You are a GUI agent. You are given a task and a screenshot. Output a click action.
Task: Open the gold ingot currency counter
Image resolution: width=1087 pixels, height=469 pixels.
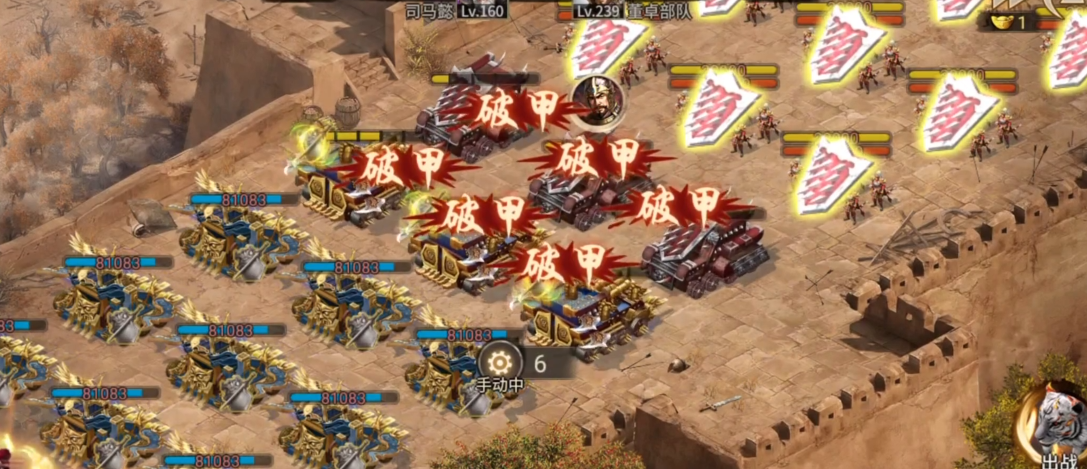(x=1008, y=22)
